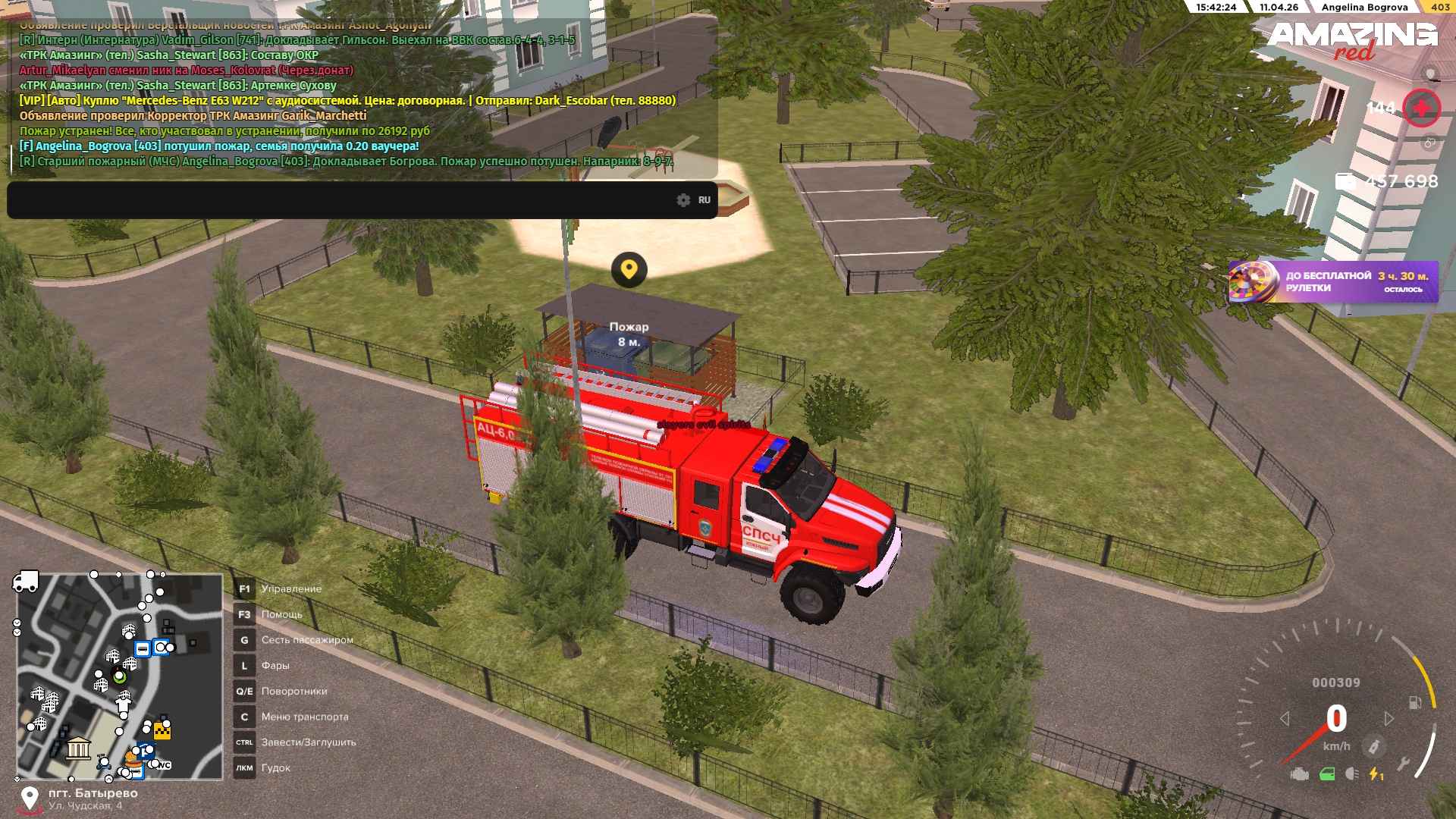Open chat settings via the gear icon
Viewport: 1456px width, 819px height.
683,200
